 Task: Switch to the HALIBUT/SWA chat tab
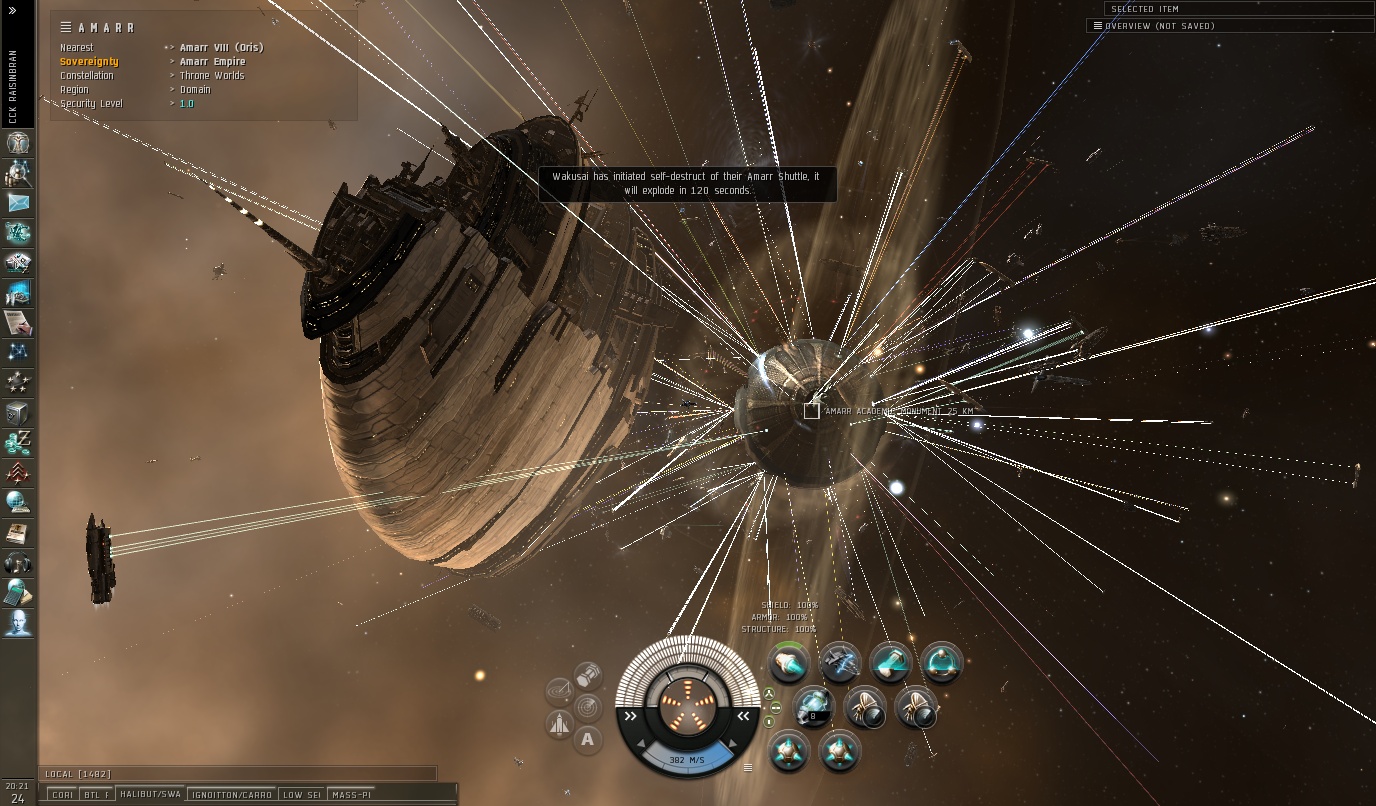[x=149, y=795]
